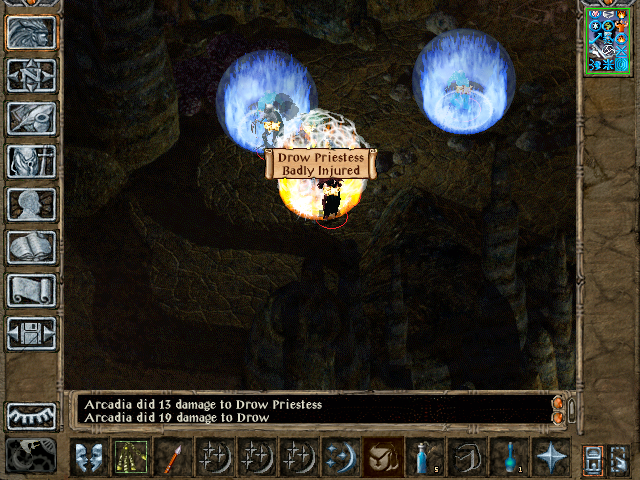Image resolution: width=640 pixels, height=480 pixels.
Task: Select the talk action with the masks icon
Action: click(x=88, y=457)
